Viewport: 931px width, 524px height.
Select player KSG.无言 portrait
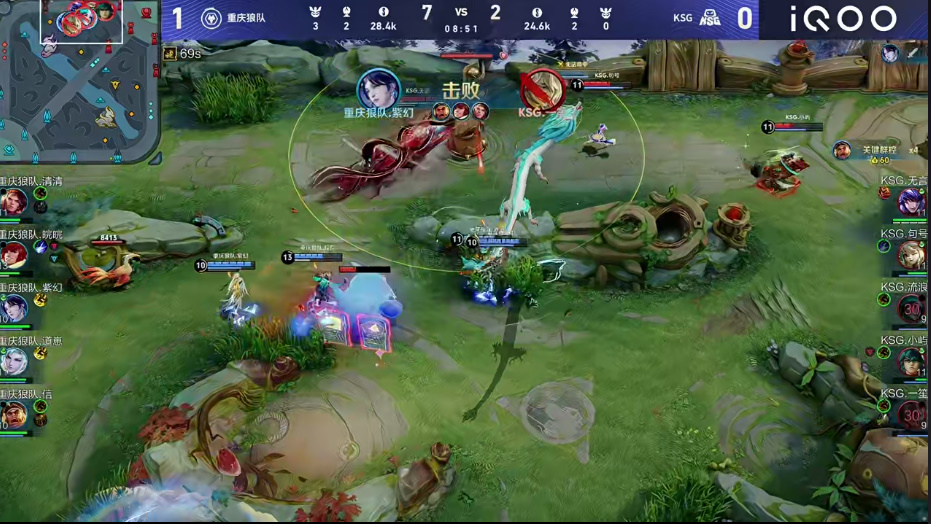pyautogui.click(x=912, y=202)
